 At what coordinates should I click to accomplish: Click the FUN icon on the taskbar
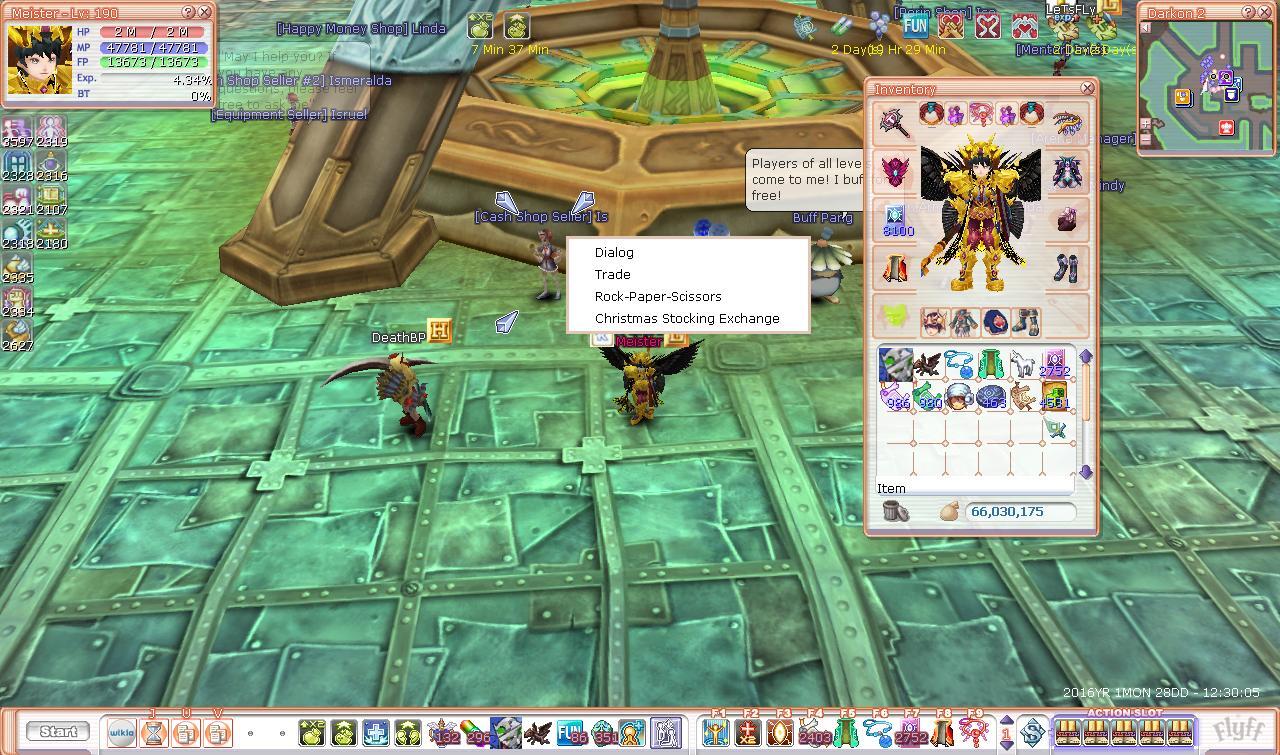click(570, 733)
